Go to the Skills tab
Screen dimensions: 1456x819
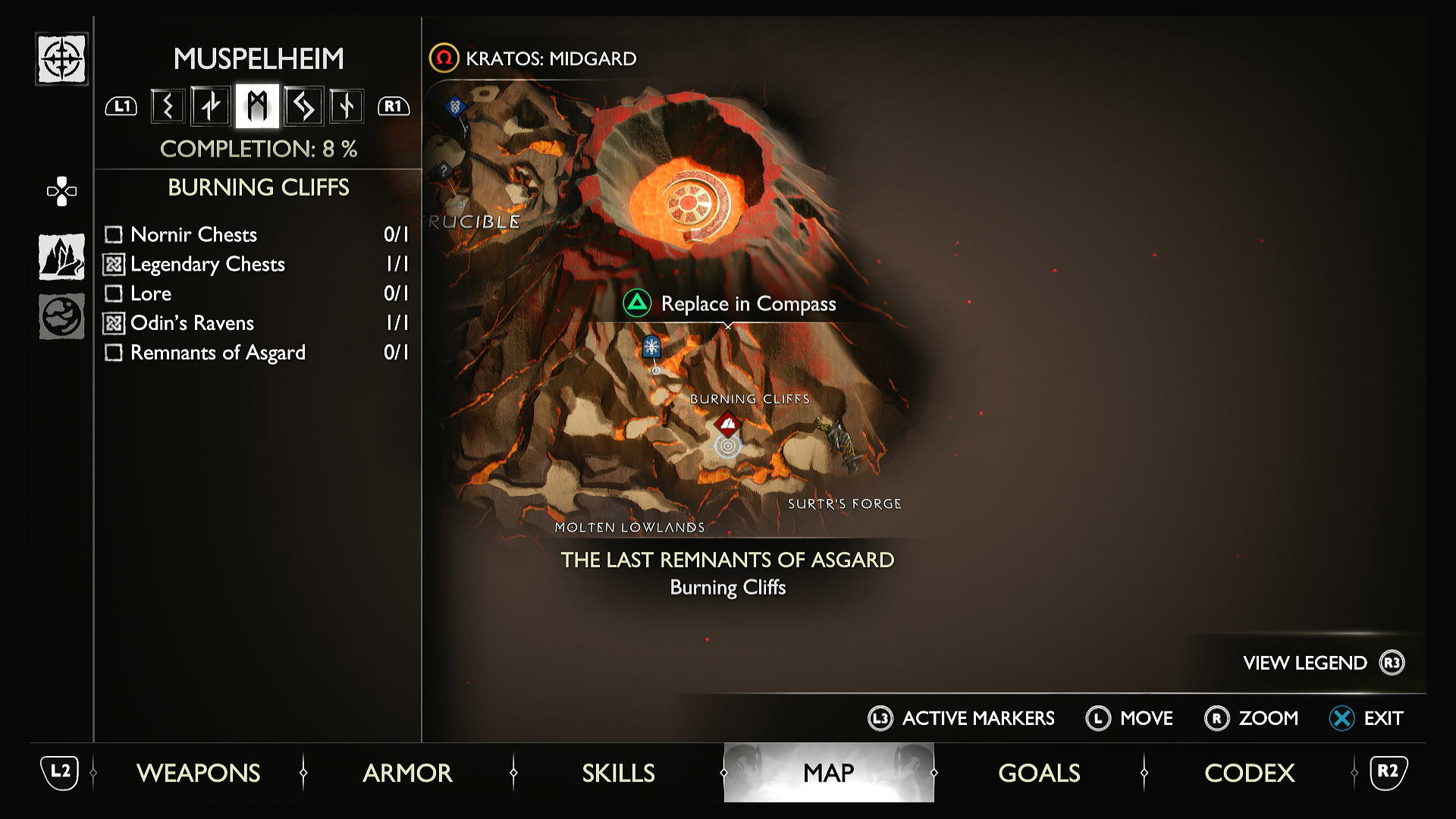[618, 773]
